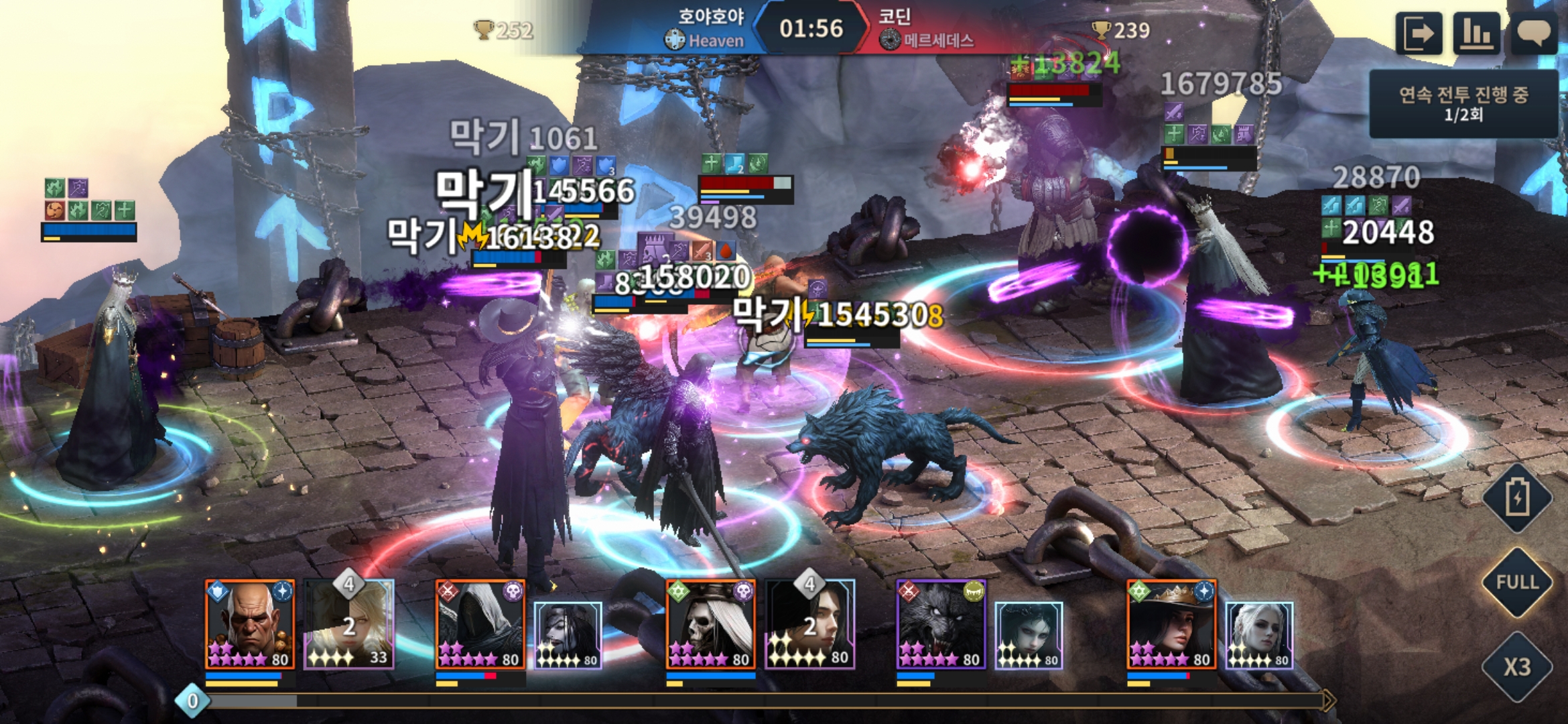Select the hooded assassin hero portrait
This screenshot has height=724, width=1568.
point(480,625)
